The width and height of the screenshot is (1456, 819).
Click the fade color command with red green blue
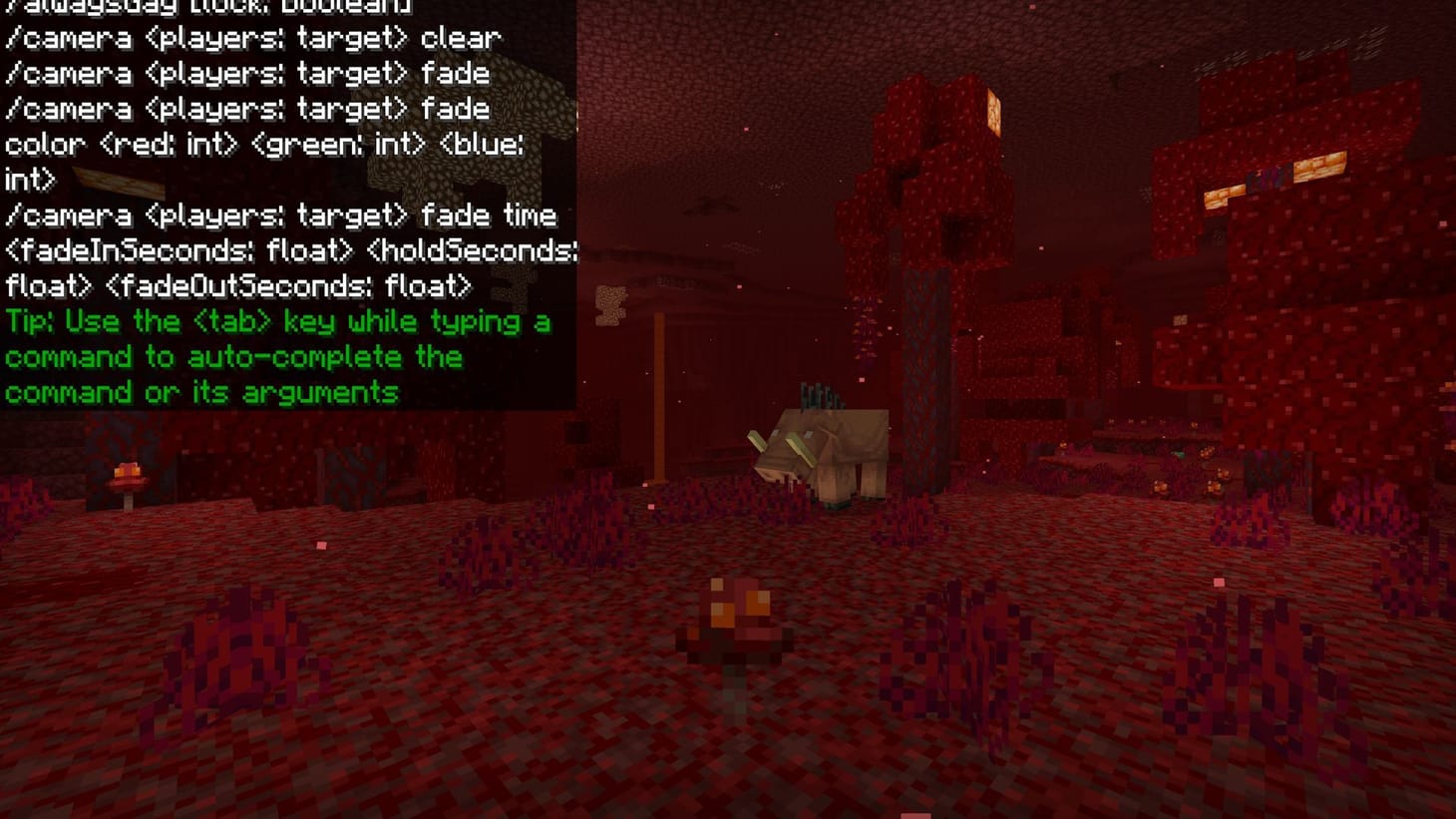click(259, 145)
